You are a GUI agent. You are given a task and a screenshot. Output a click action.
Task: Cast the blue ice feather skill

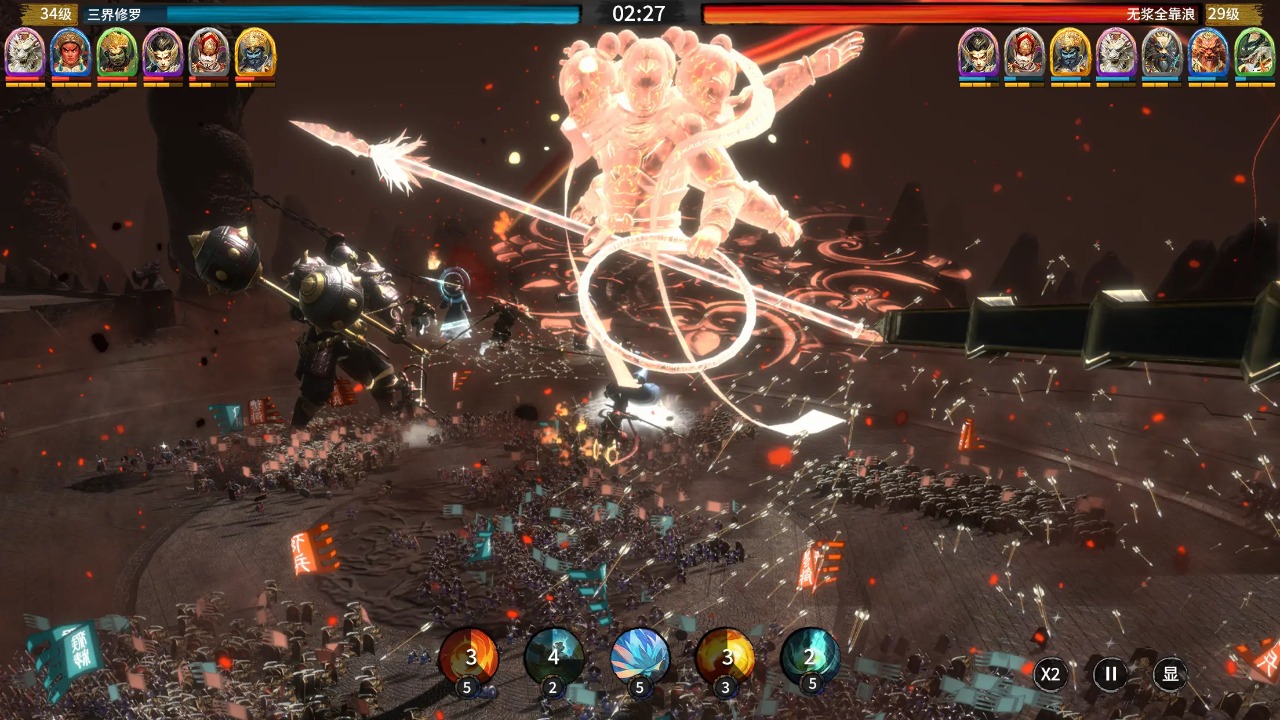pos(640,656)
